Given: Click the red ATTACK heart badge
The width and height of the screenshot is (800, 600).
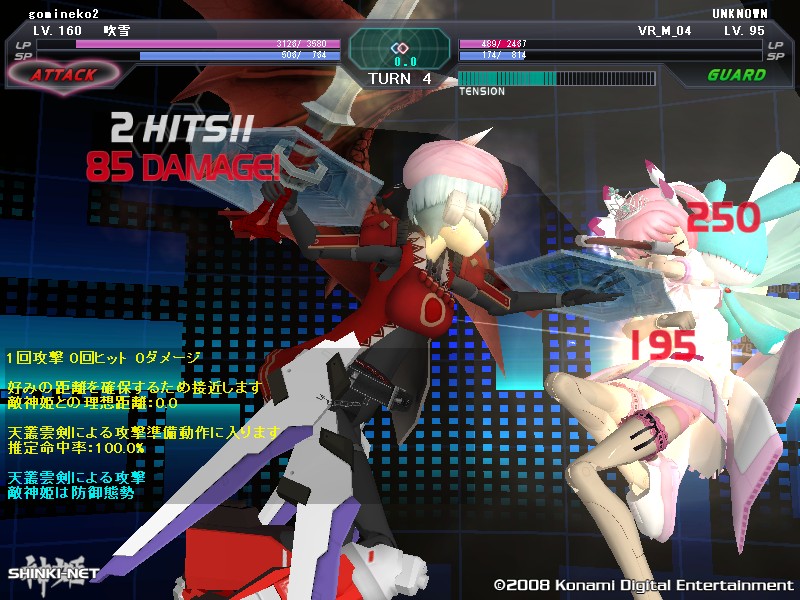Looking at the screenshot, I should [63, 74].
